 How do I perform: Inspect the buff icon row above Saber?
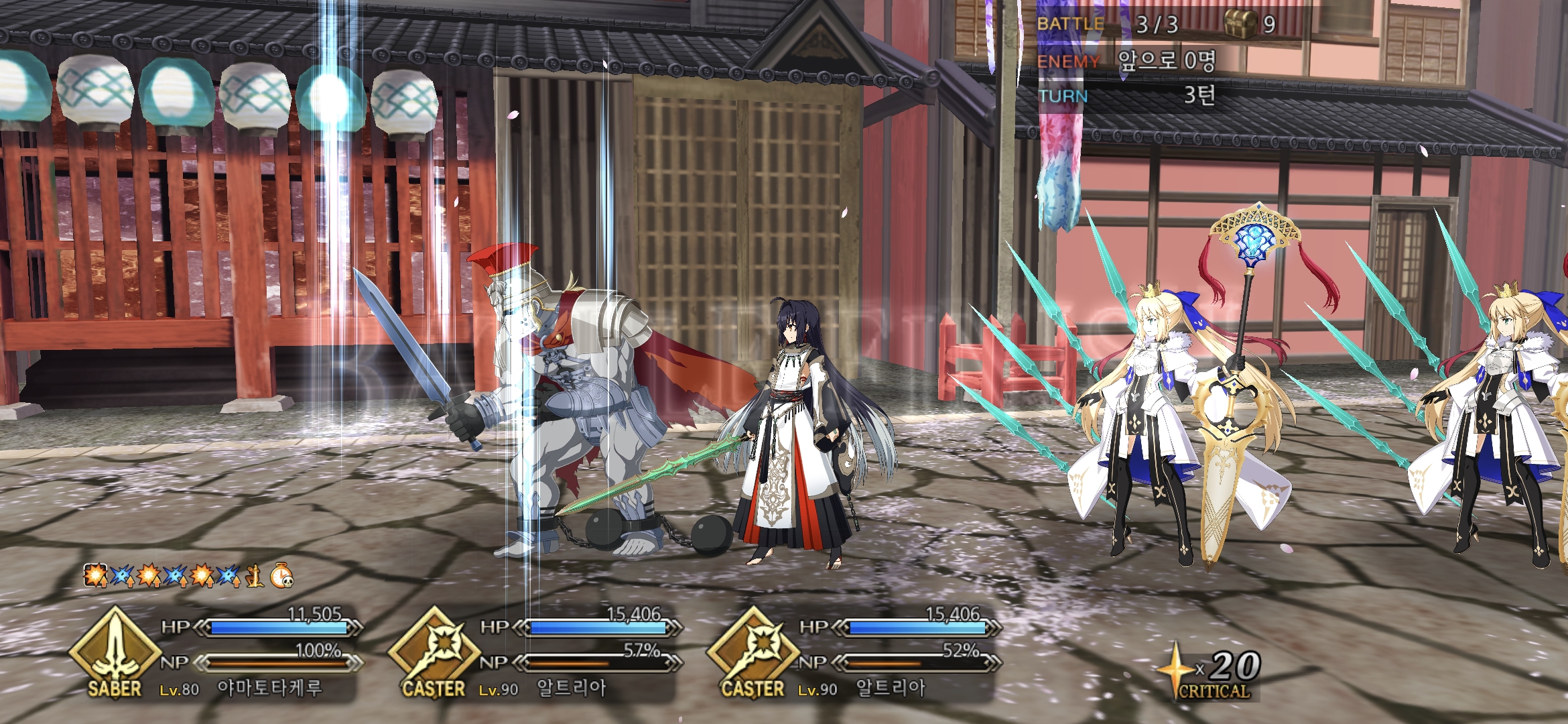pyautogui.click(x=188, y=575)
